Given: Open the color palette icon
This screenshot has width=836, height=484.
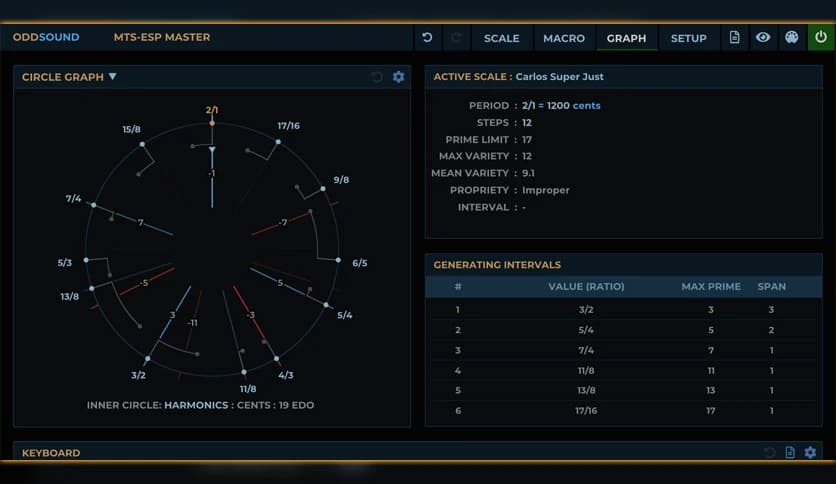Looking at the screenshot, I should [x=792, y=38].
